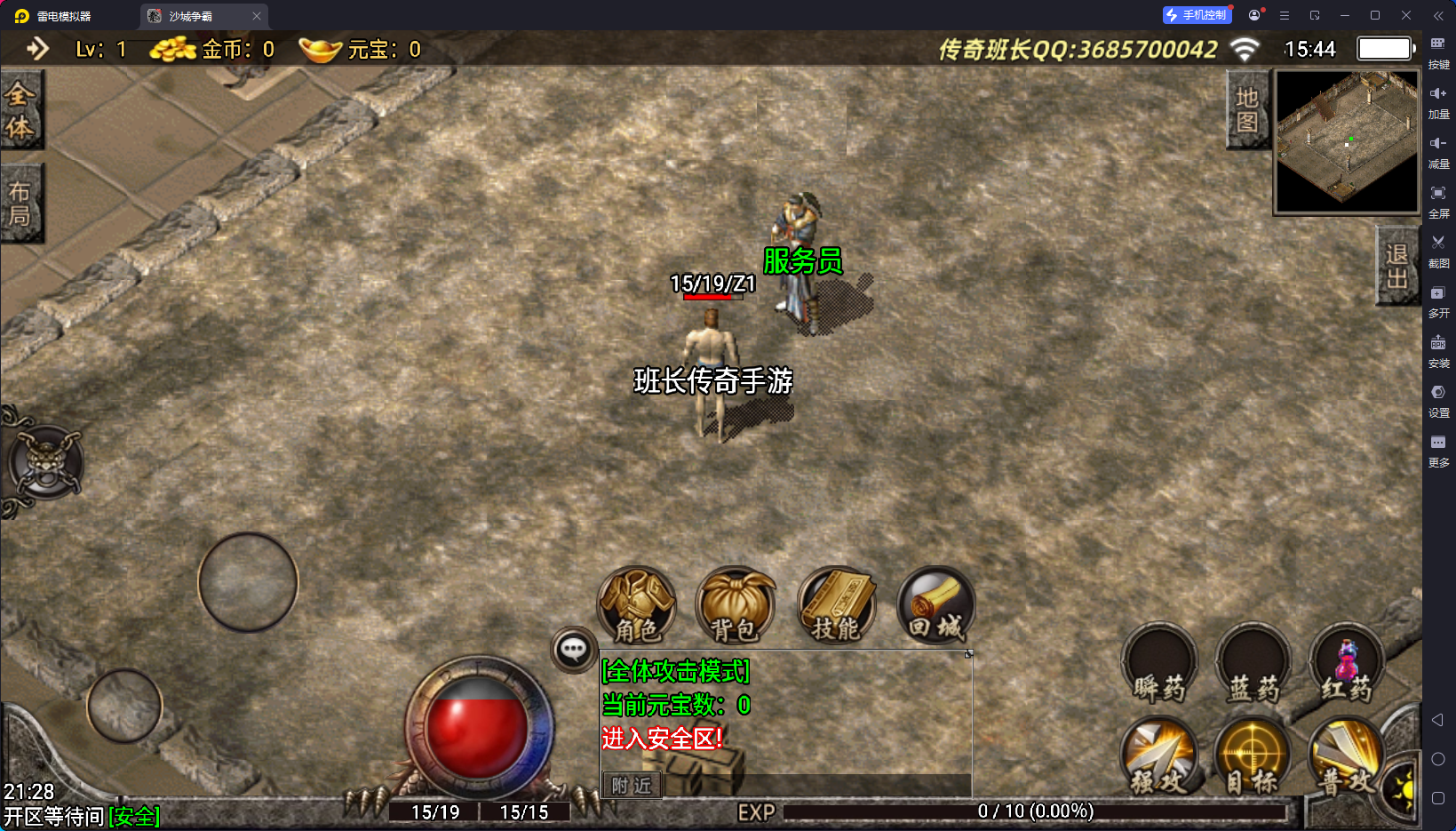Open the 布局 layout button

pyautogui.click(x=20, y=204)
